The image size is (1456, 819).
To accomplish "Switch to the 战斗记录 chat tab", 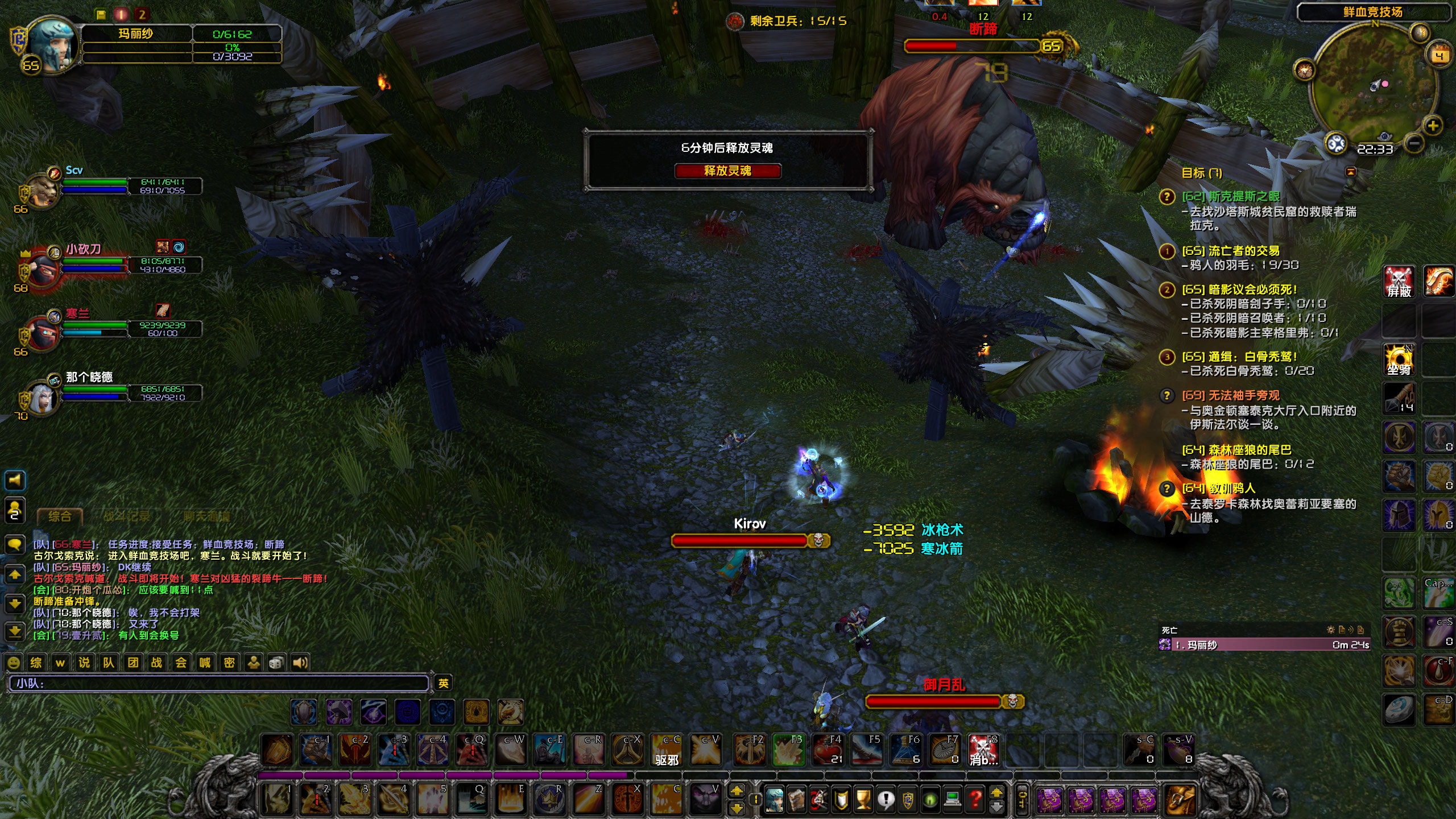I will click(x=127, y=516).
